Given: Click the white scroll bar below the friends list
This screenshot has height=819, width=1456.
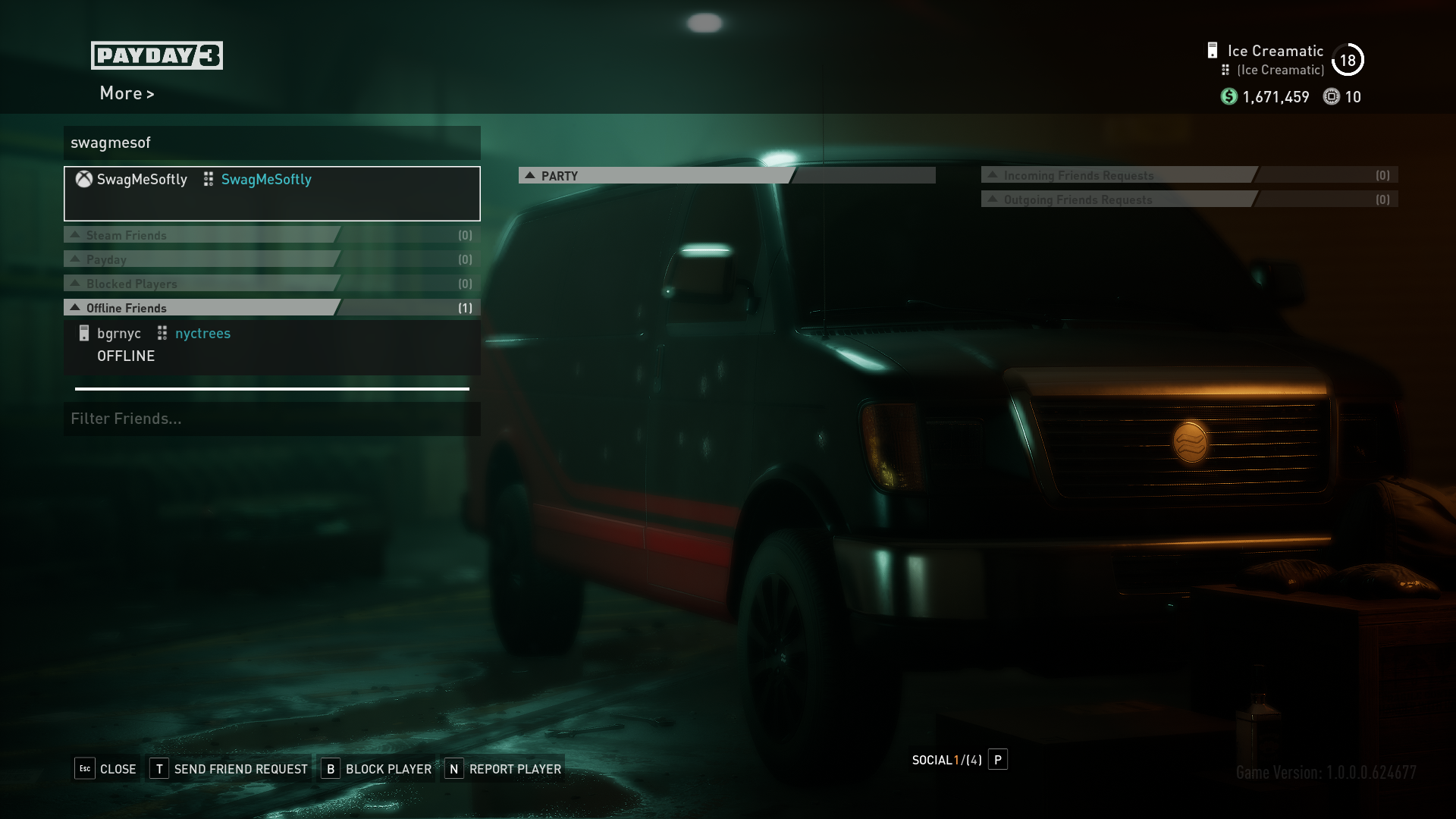Looking at the screenshot, I should [x=271, y=388].
